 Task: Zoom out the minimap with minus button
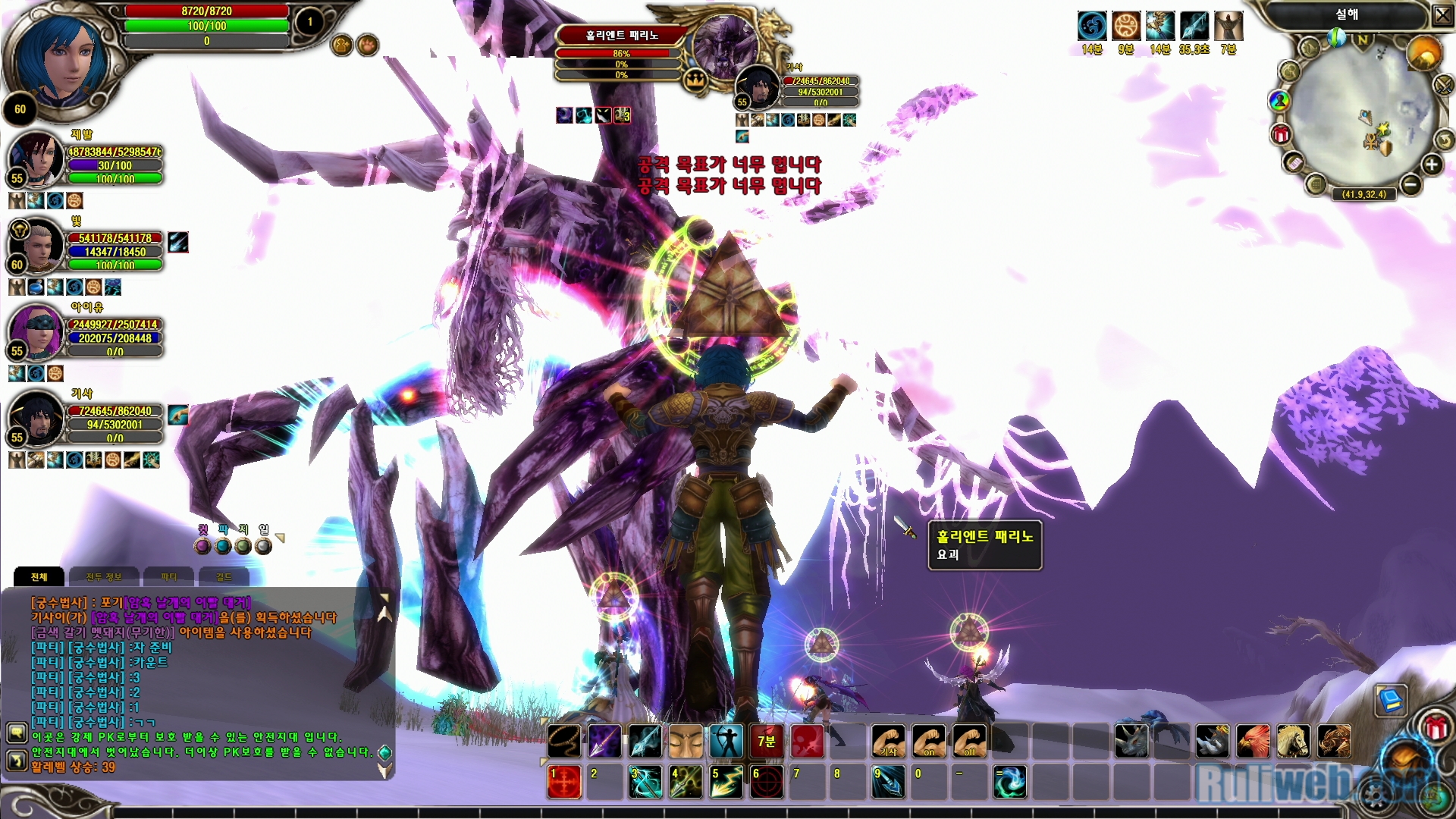(x=1410, y=184)
